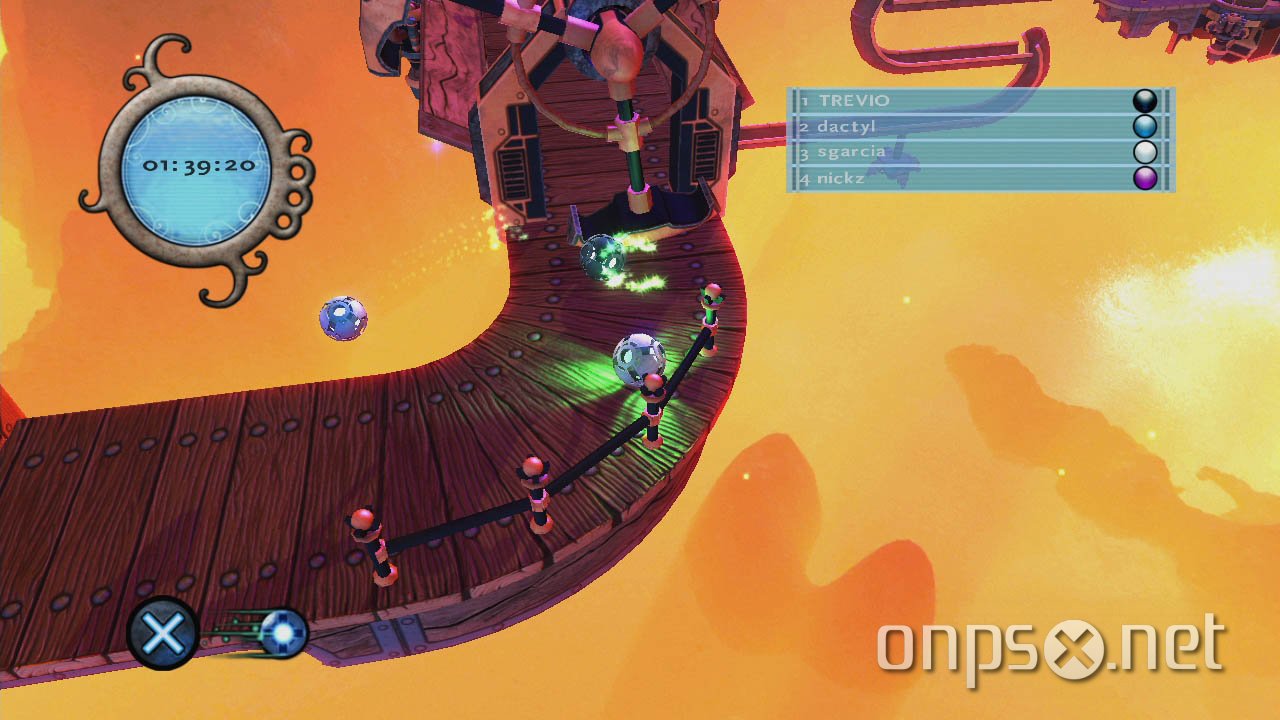
Task: Activate the speed boost ball power-up icon
Action: (280, 632)
